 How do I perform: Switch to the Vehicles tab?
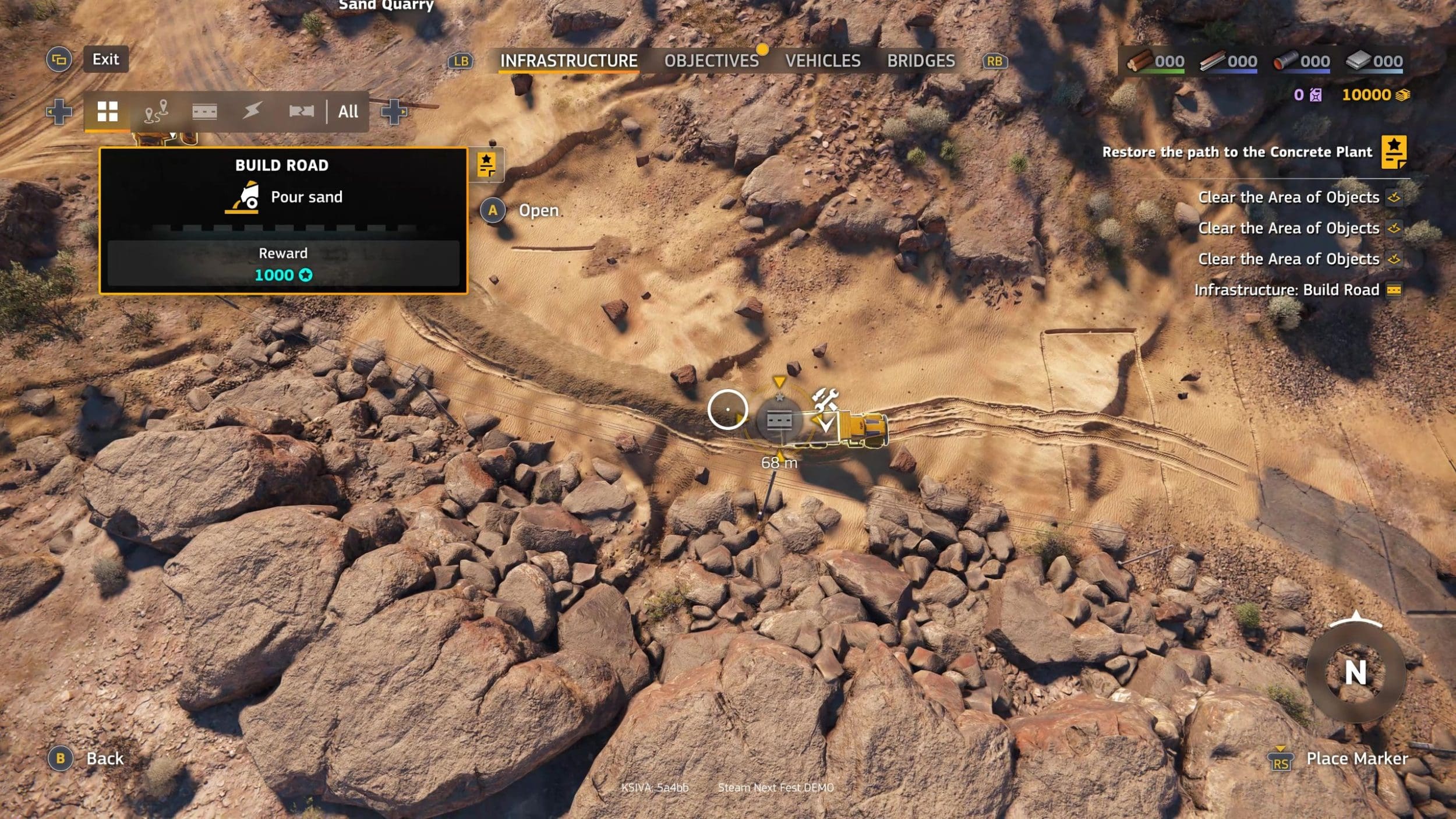pyautogui.click(x=822, y=61)
